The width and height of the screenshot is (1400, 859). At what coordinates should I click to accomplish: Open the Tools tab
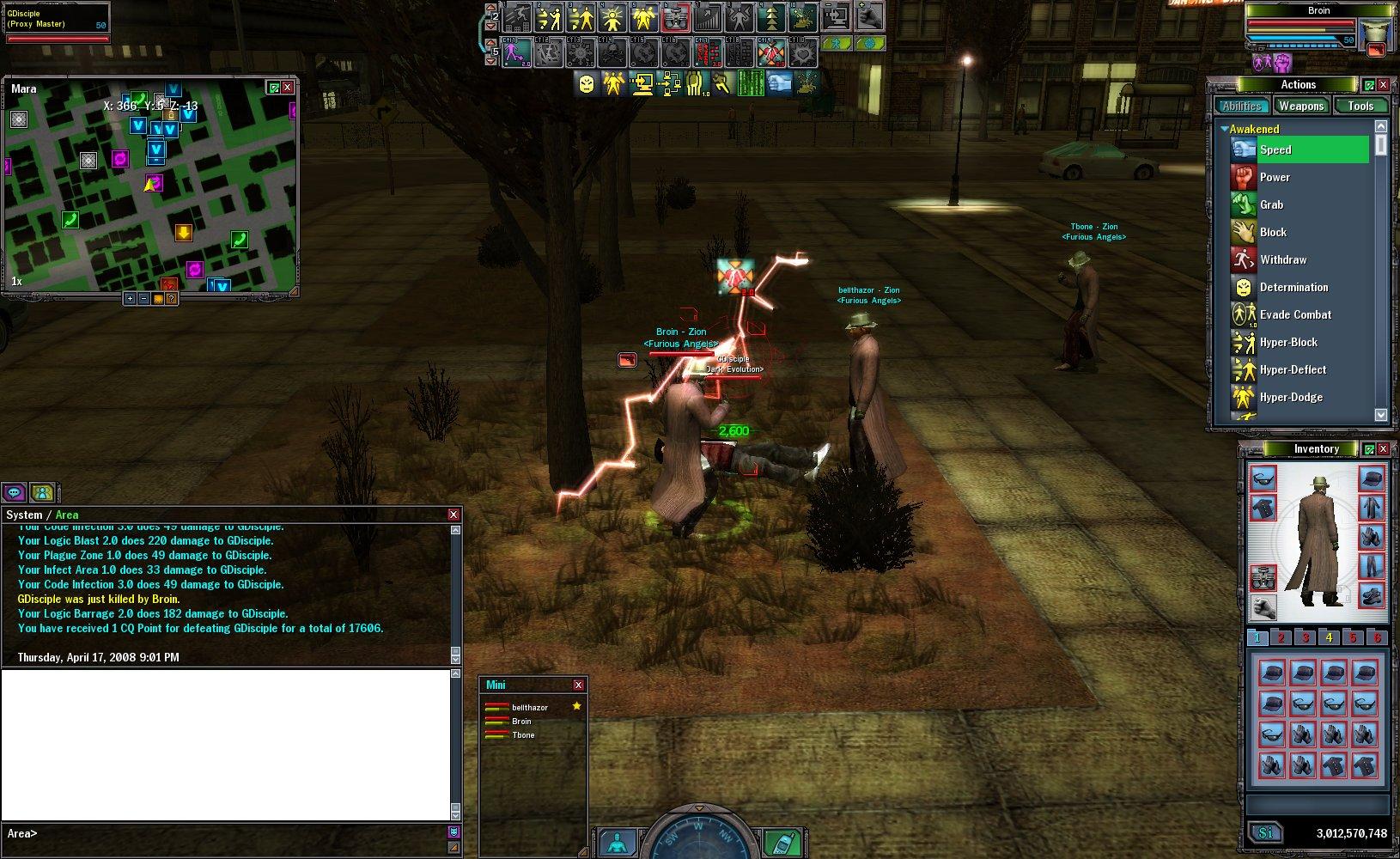tap(1360, 106)
